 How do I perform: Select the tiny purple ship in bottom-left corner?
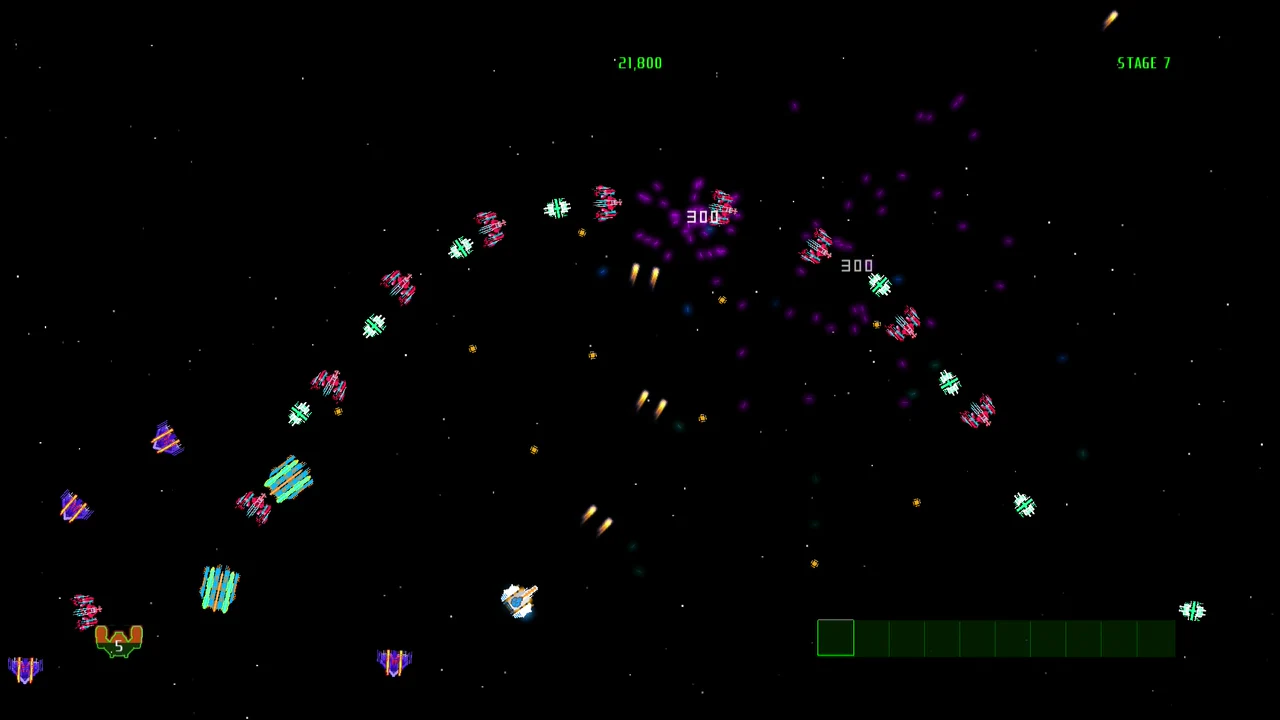(25, 670)
